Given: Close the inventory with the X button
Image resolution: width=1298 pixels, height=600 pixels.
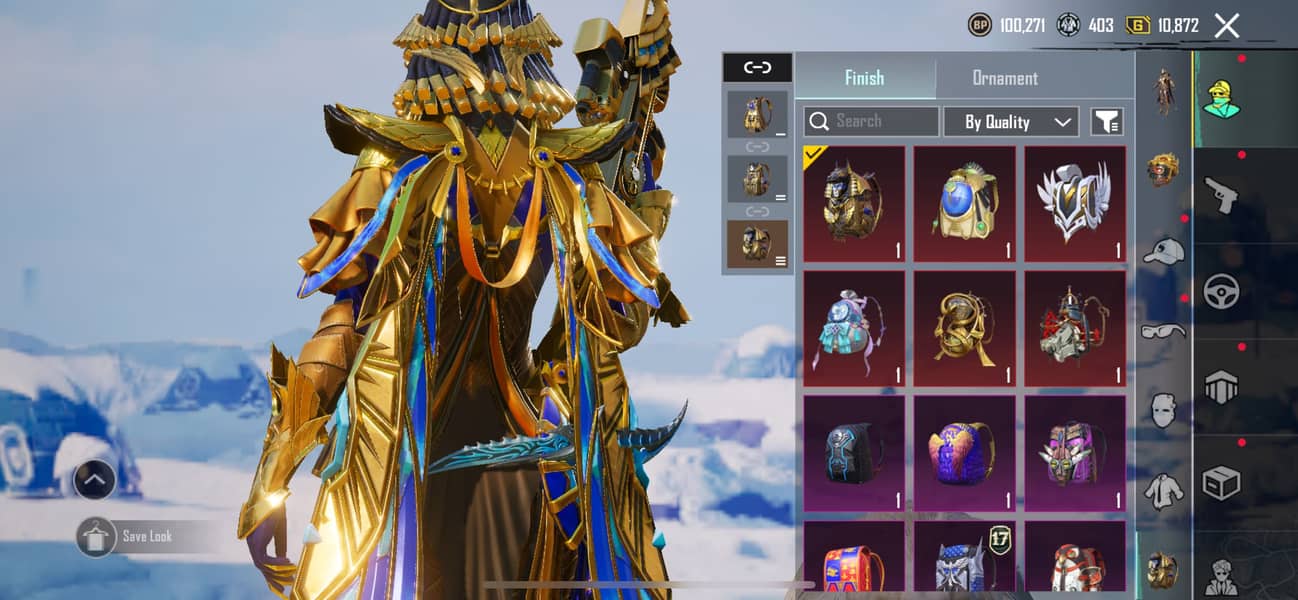Looking at the screenshot, I should coord(1227,26).
